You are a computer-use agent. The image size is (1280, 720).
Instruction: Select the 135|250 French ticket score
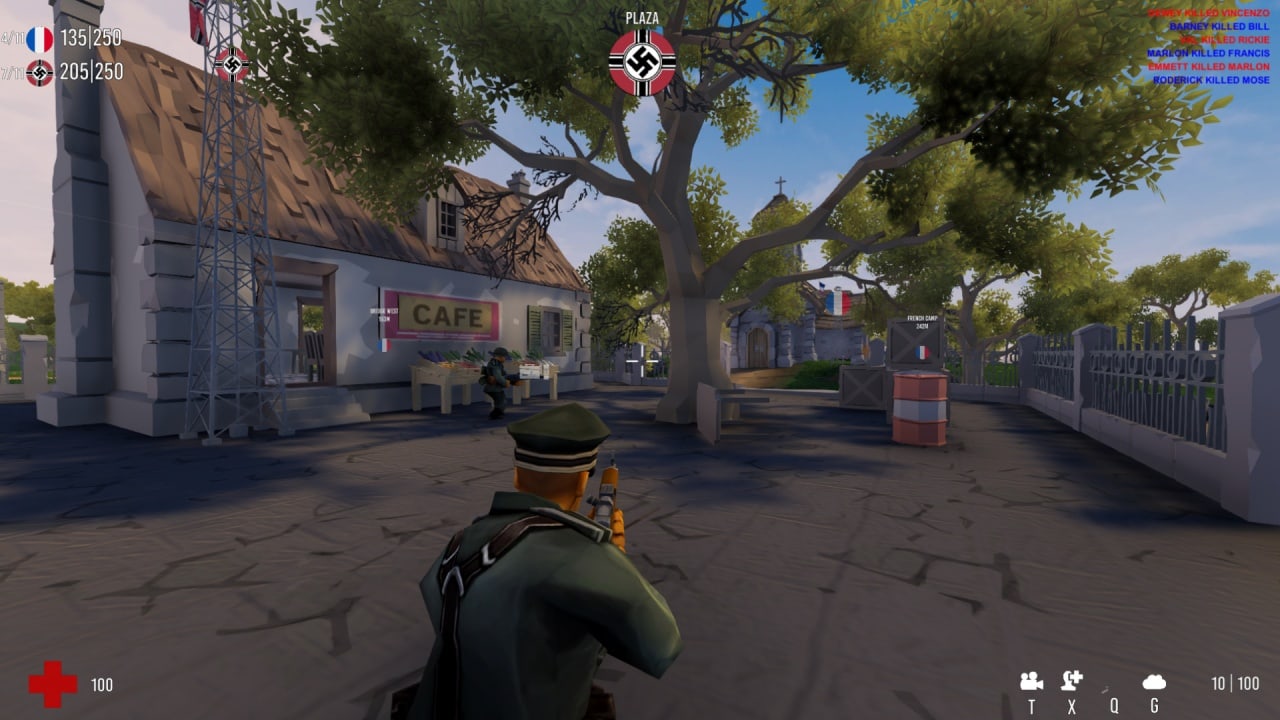[x=91, y=37]
